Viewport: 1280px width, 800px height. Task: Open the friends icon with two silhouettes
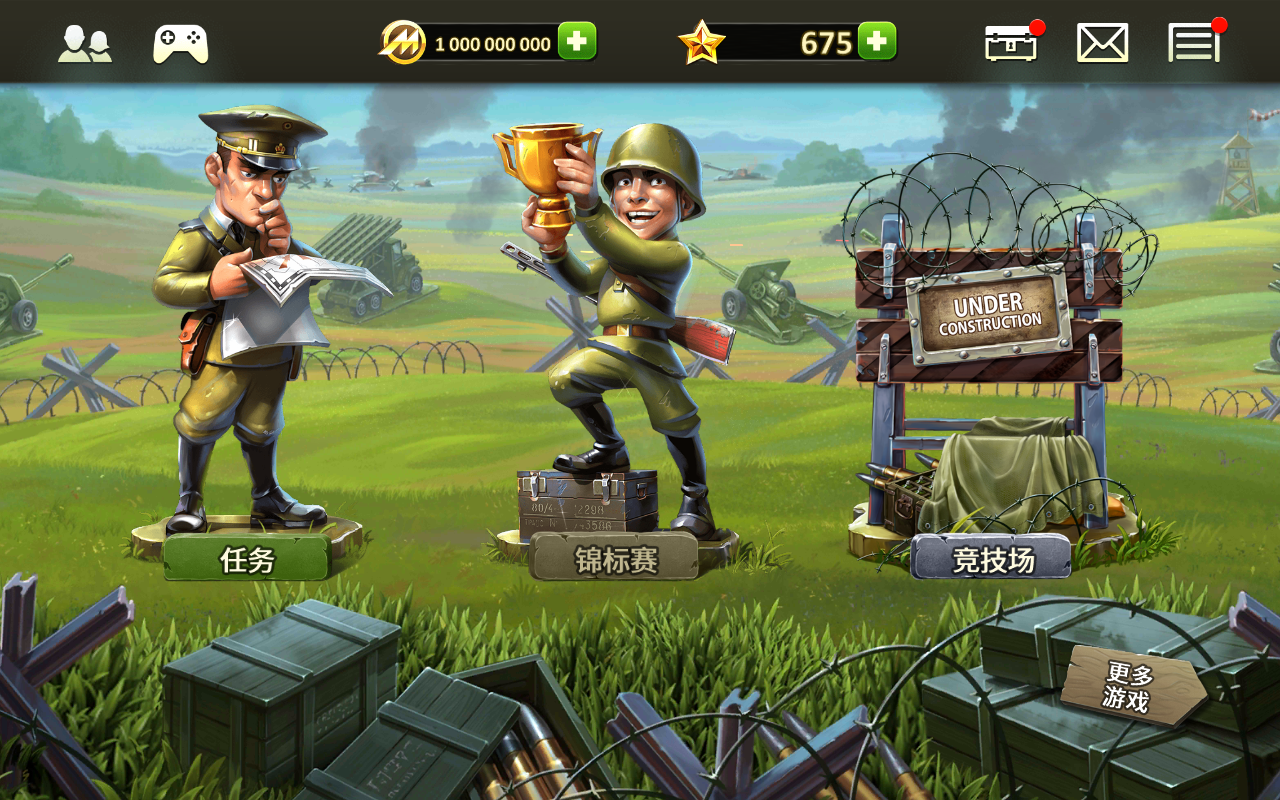(x=84, y=44)
